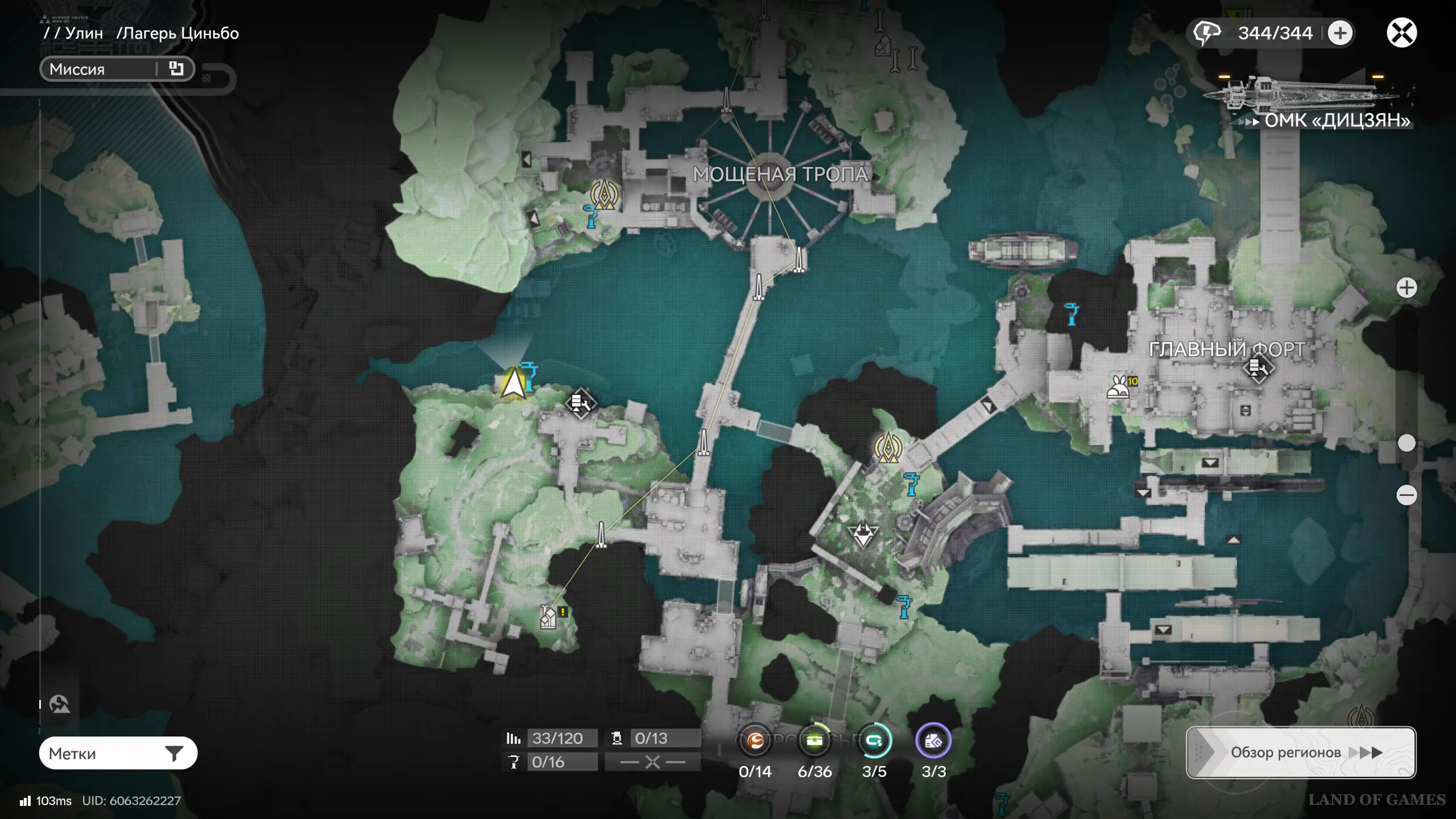Select the teal counter icon showing 3/5
Screen dimensions: 1456x819
874,741
